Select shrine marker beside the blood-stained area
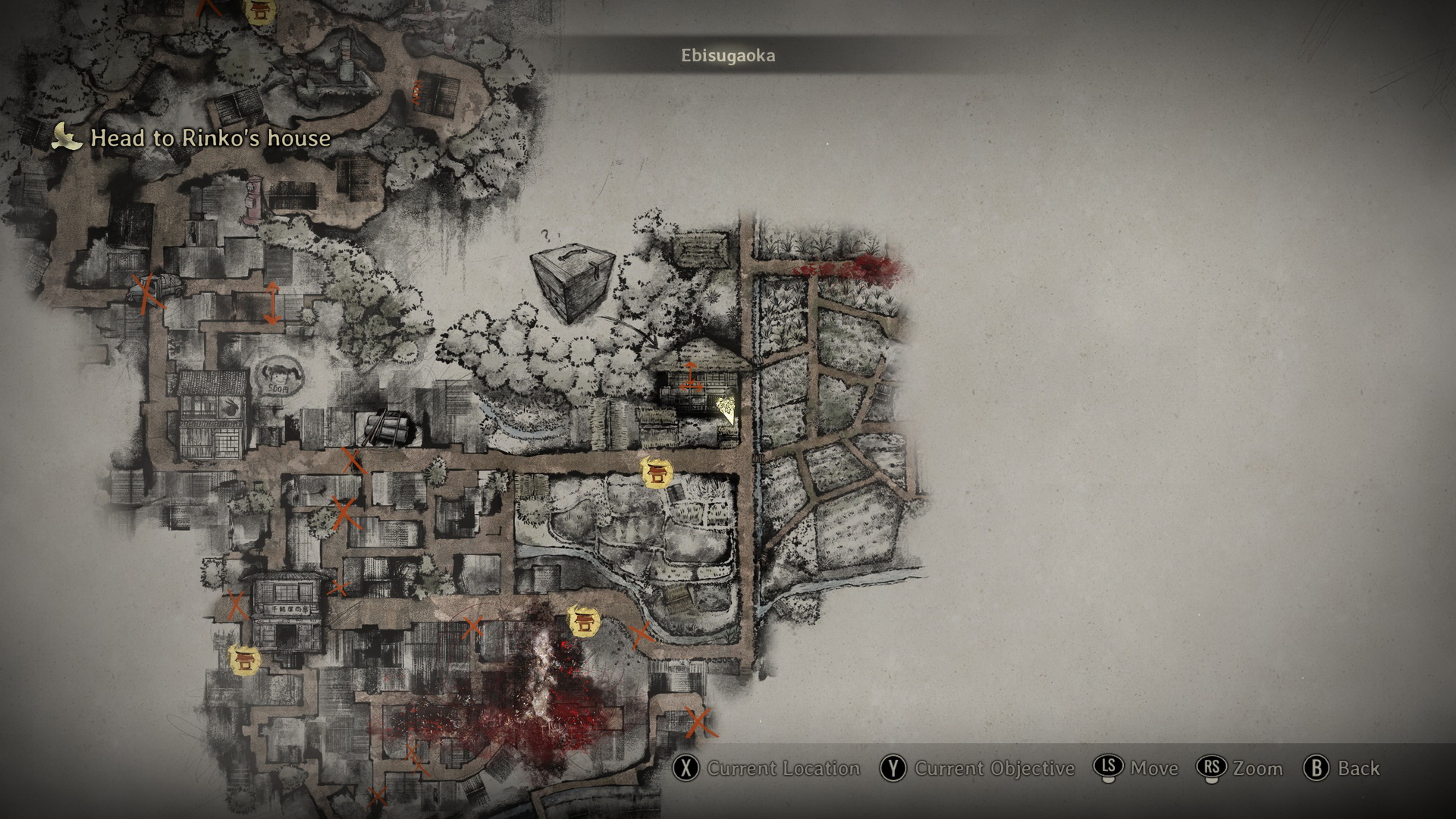Screen dimensions: 1456x819 (584, 623)
